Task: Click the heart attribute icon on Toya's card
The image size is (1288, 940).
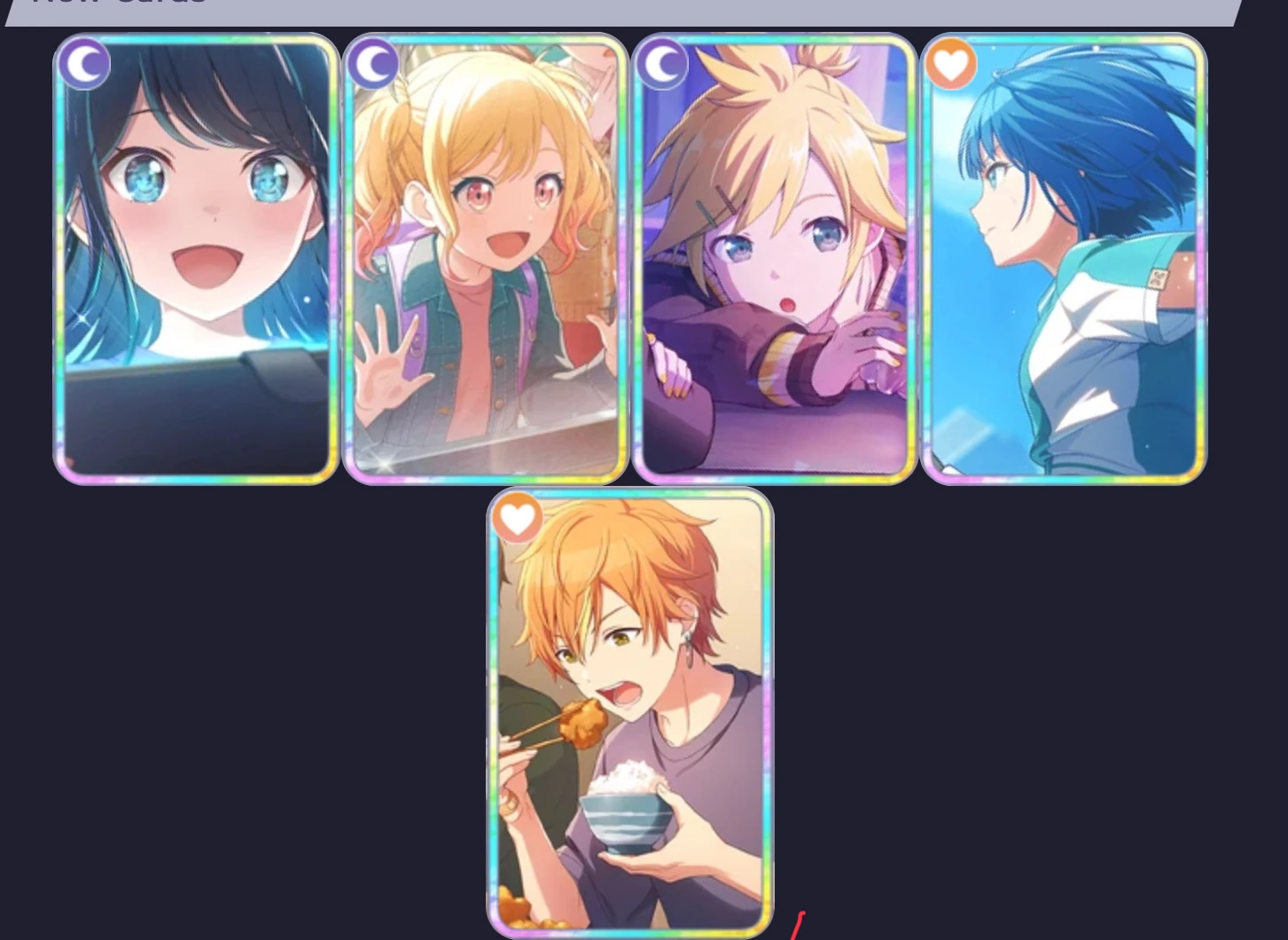Action: click(x=951, y=64)
